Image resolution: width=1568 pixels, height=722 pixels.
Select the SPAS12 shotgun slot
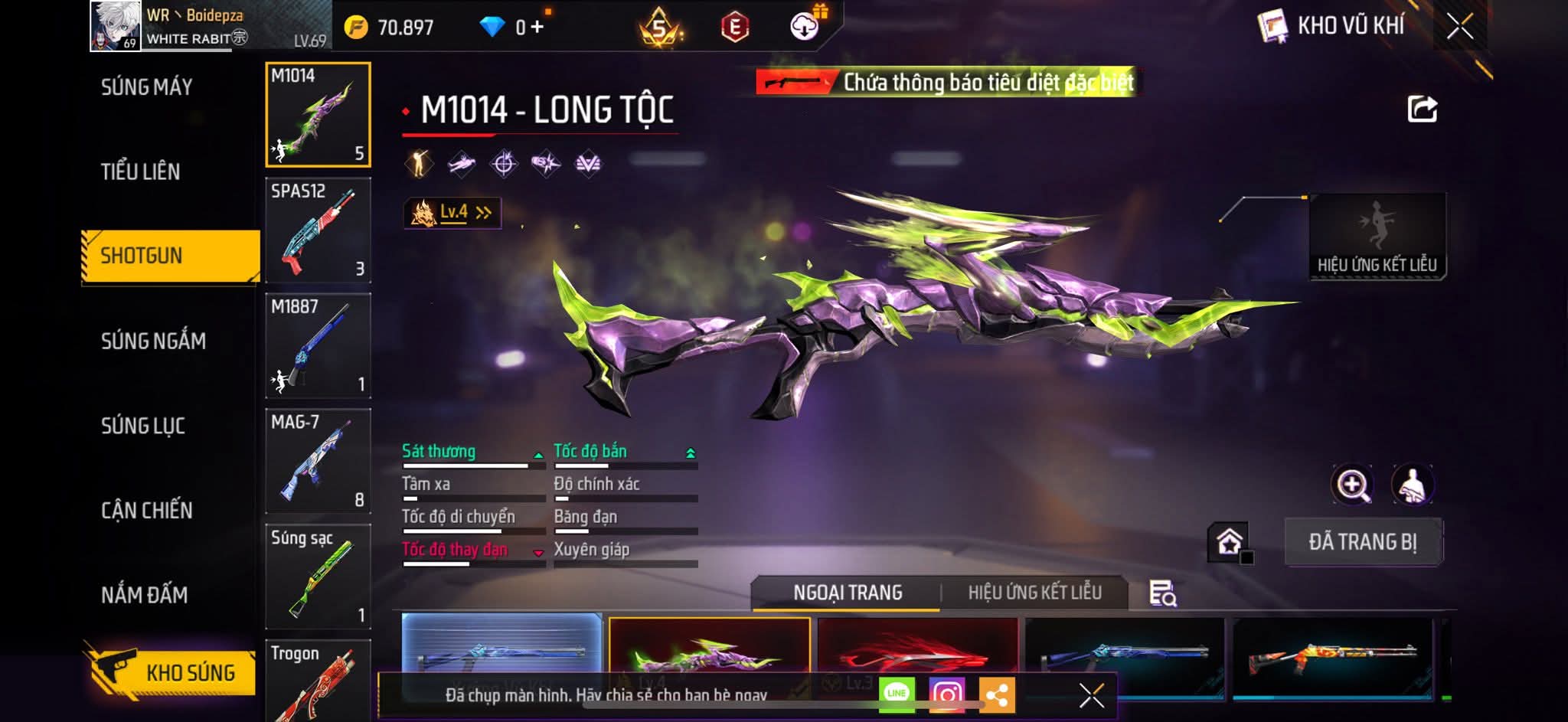tap(318, 230)
